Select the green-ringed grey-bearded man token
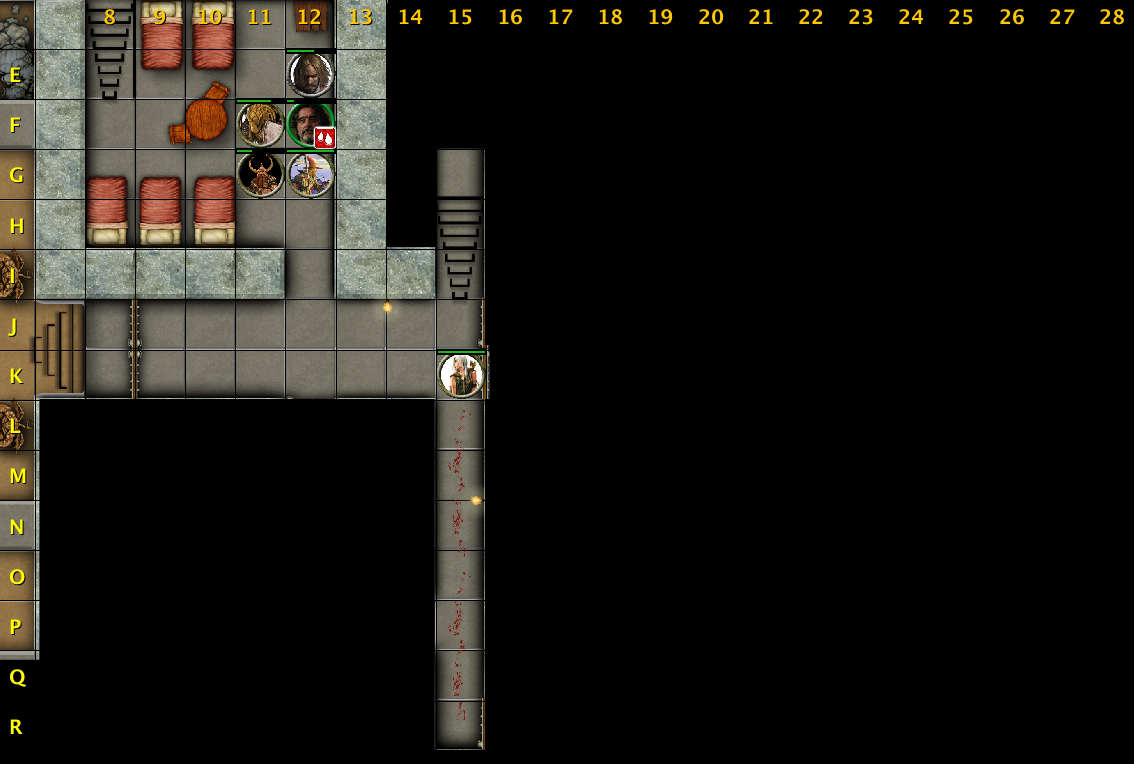1134x764 pixels. 305,123
